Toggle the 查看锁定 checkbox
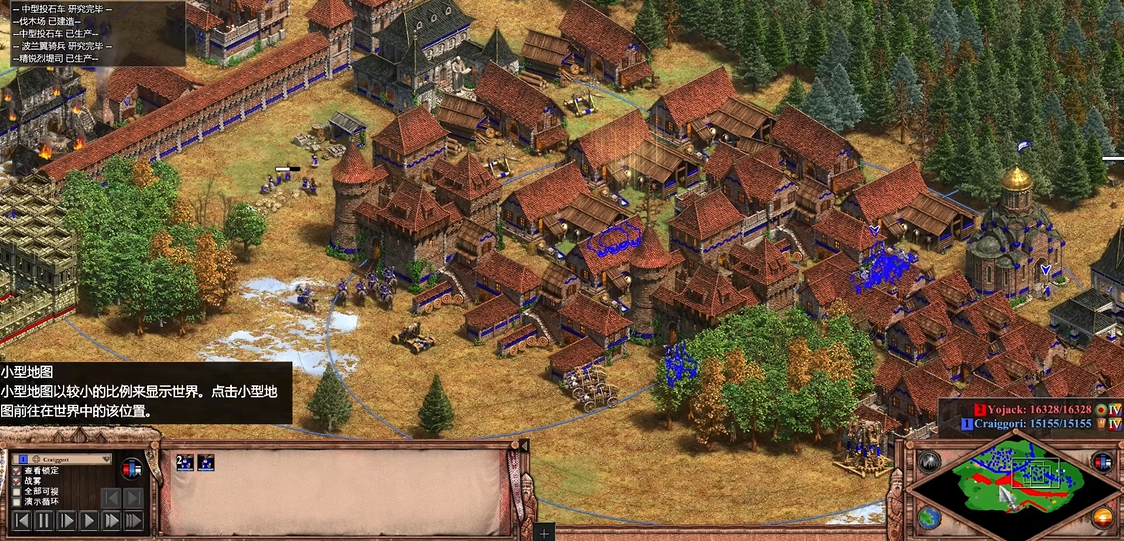1124x541 pixels. click(17, 470)
